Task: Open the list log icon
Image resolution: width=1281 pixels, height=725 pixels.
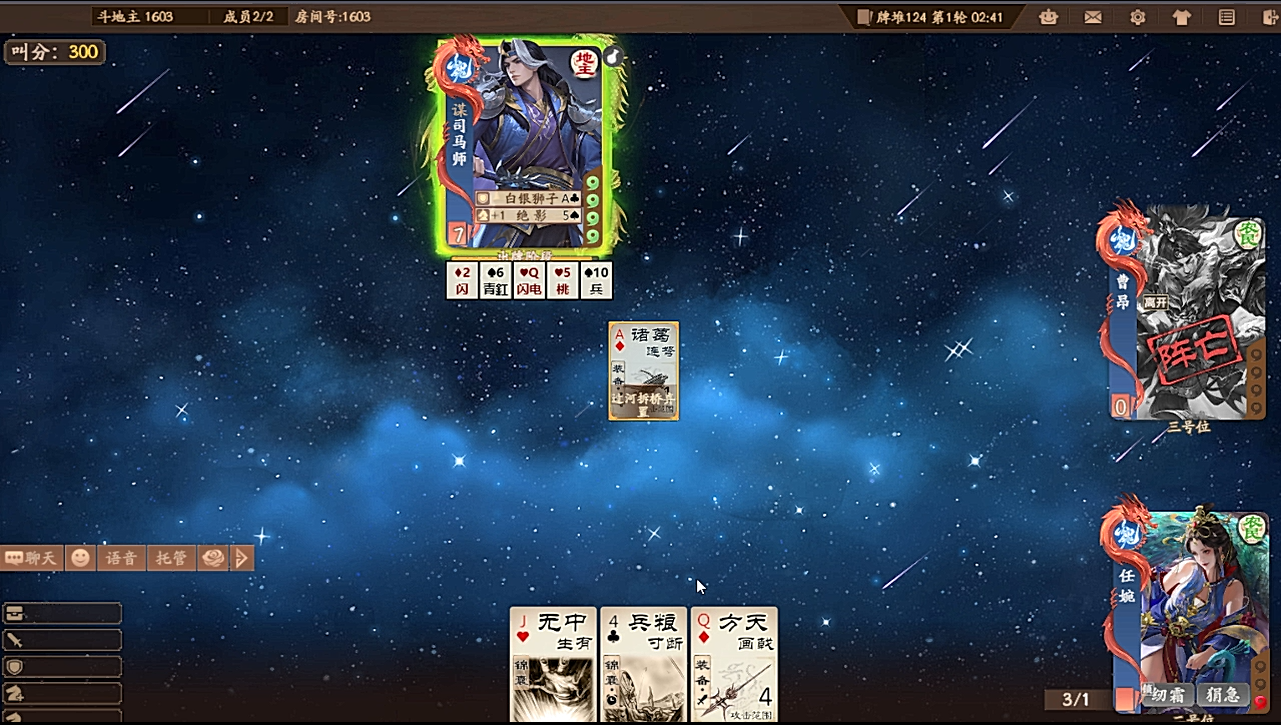Action: 1227,17
